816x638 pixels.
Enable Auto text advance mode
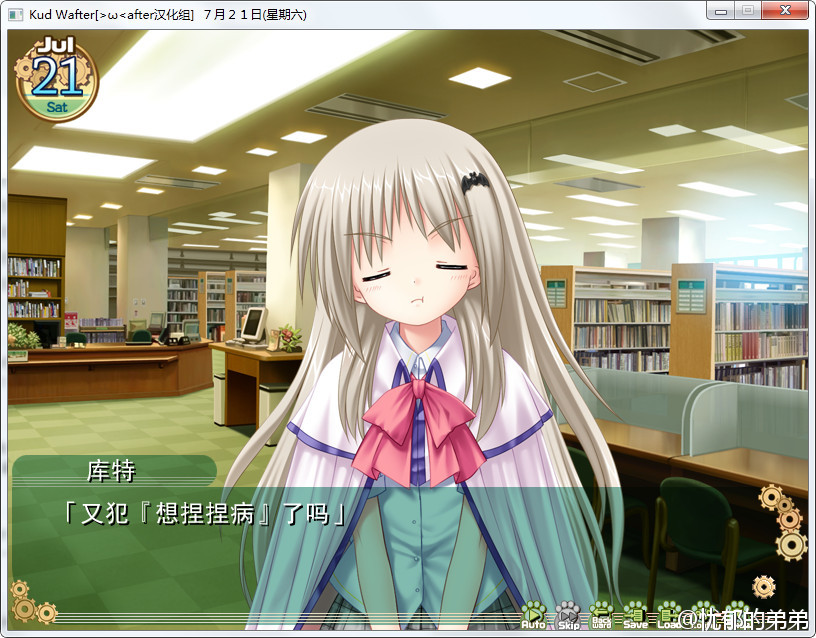click(x=533, y=614)
